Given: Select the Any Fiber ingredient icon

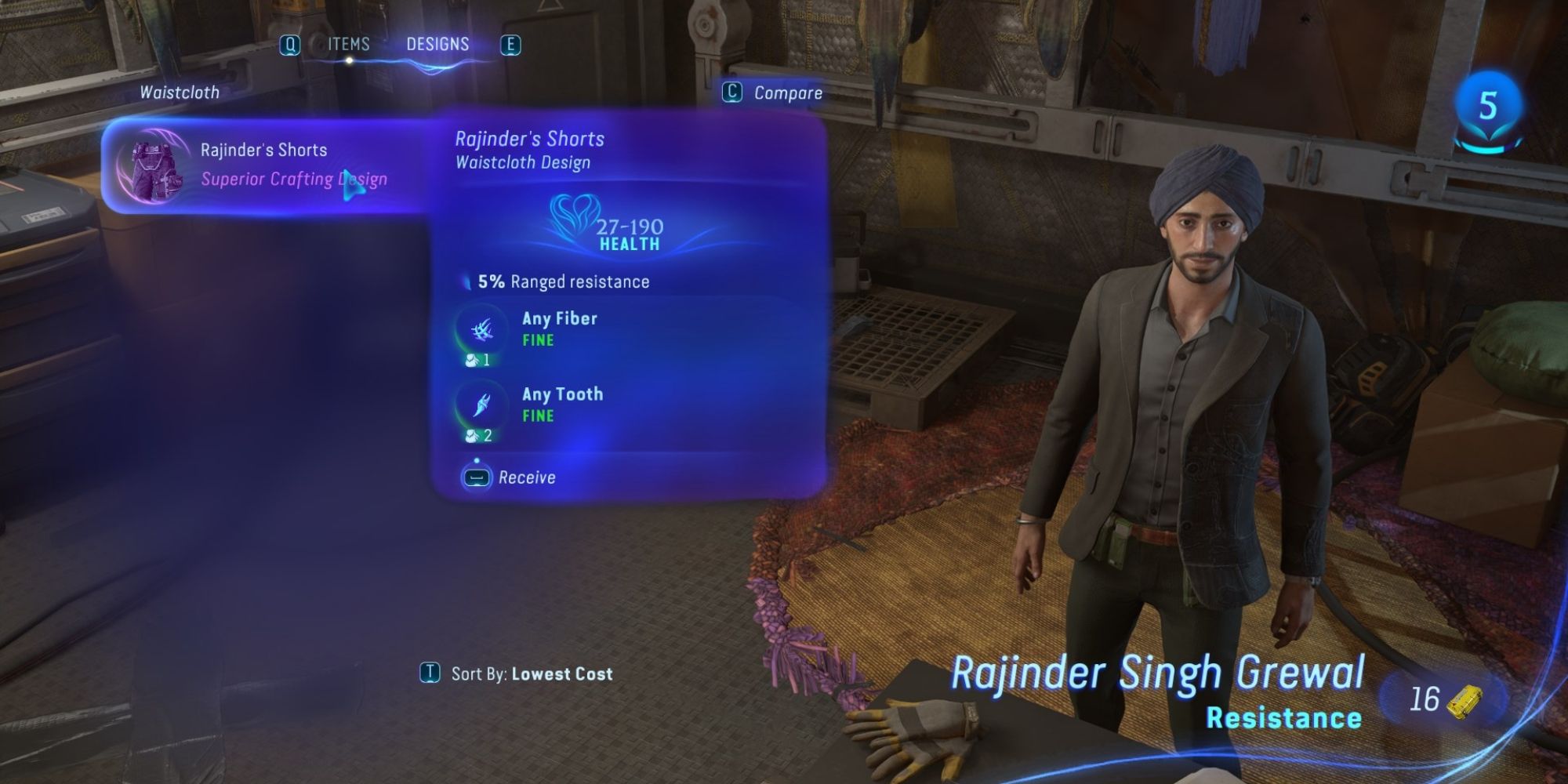Looking at the screenshot, I should point(483,329).
